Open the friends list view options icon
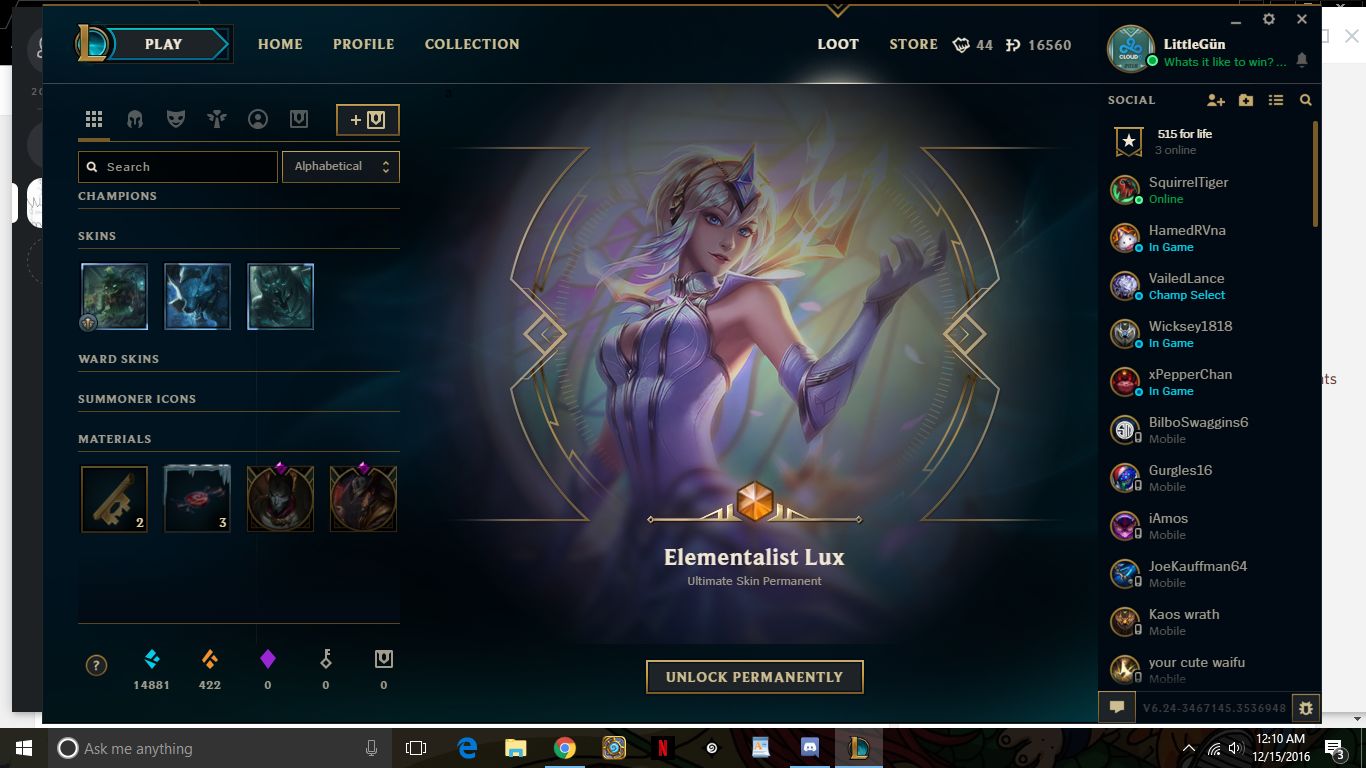The height and width of the screenshot is (768, 1366). [1276, 100]
